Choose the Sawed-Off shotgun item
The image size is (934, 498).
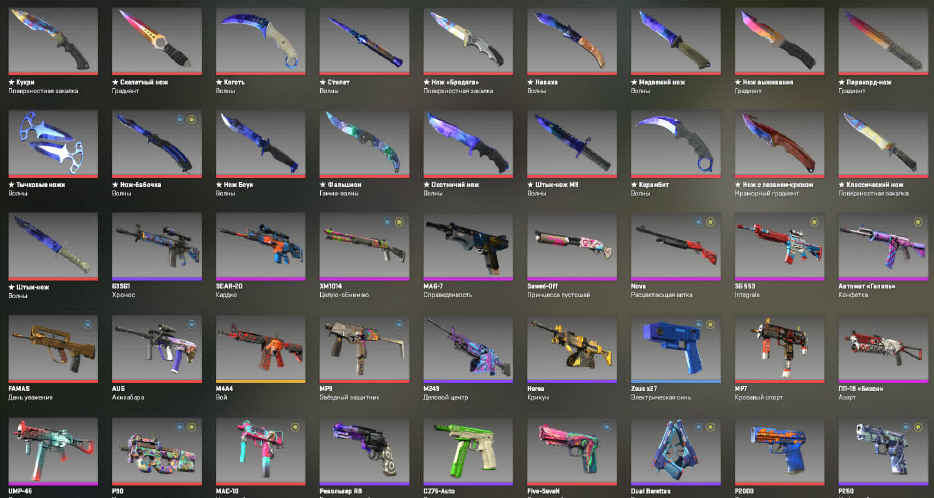pos(571,246)
